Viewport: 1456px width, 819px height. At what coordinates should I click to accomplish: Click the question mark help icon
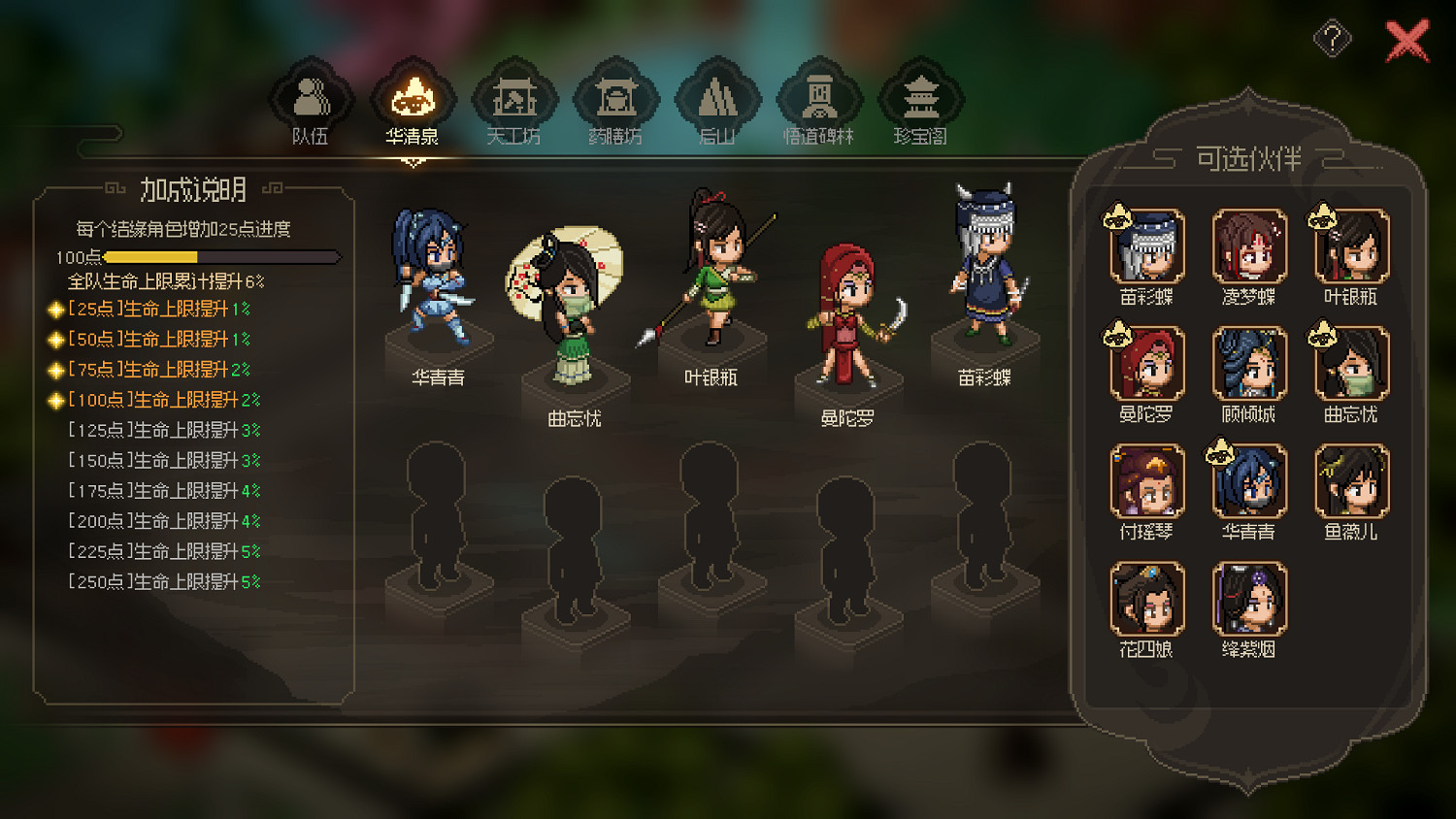(x=1334, y=38)
